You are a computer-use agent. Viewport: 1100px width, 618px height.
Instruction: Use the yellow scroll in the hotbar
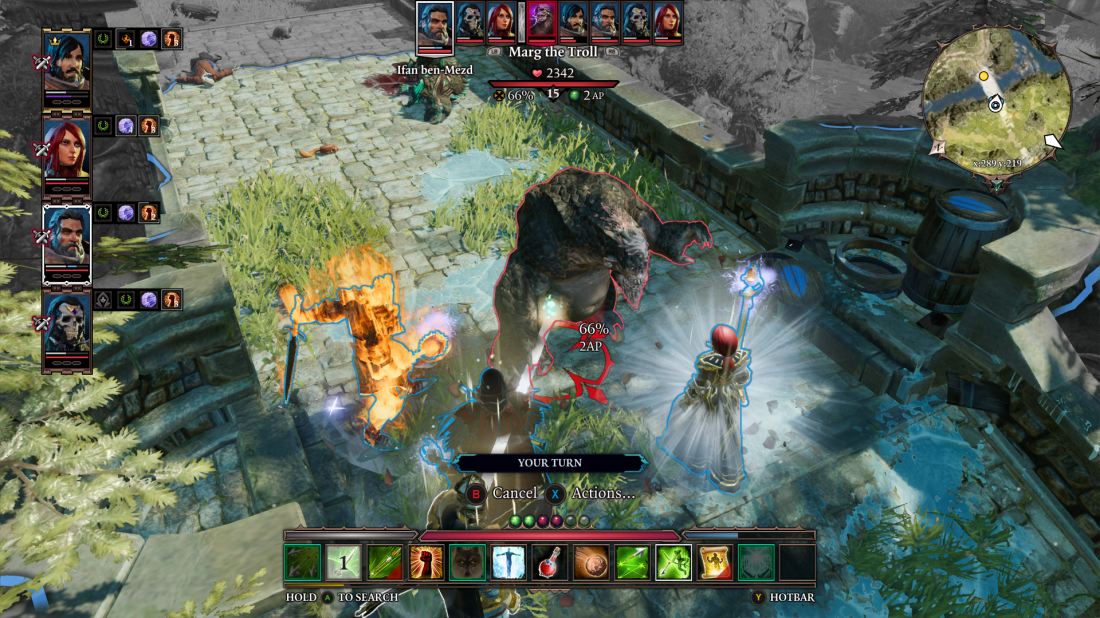(x=714, y=563)
